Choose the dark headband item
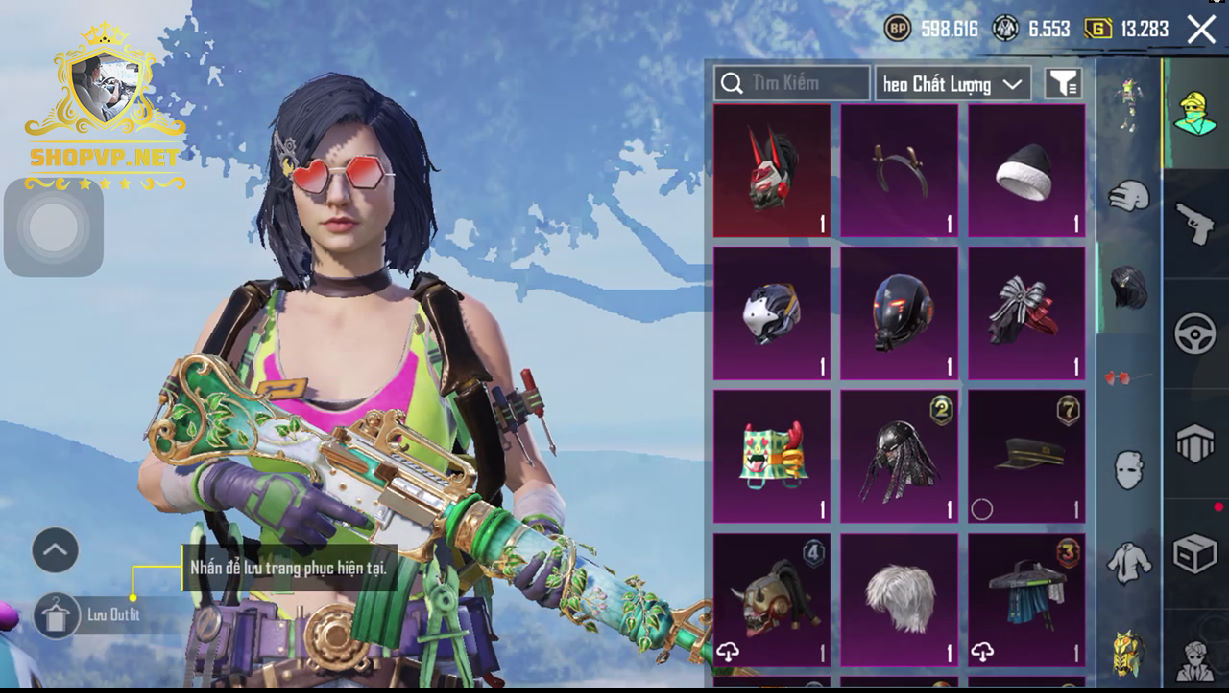1229x693 pixels. [x=898, y=170]
